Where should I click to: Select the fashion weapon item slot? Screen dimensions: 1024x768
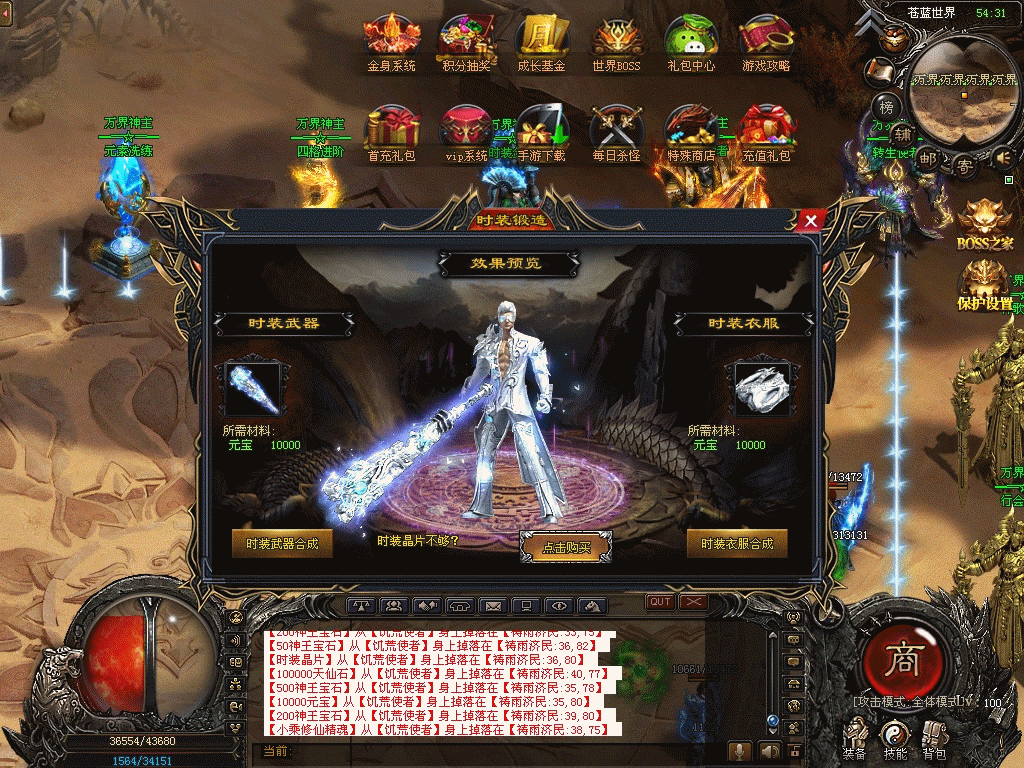(253, 388)
